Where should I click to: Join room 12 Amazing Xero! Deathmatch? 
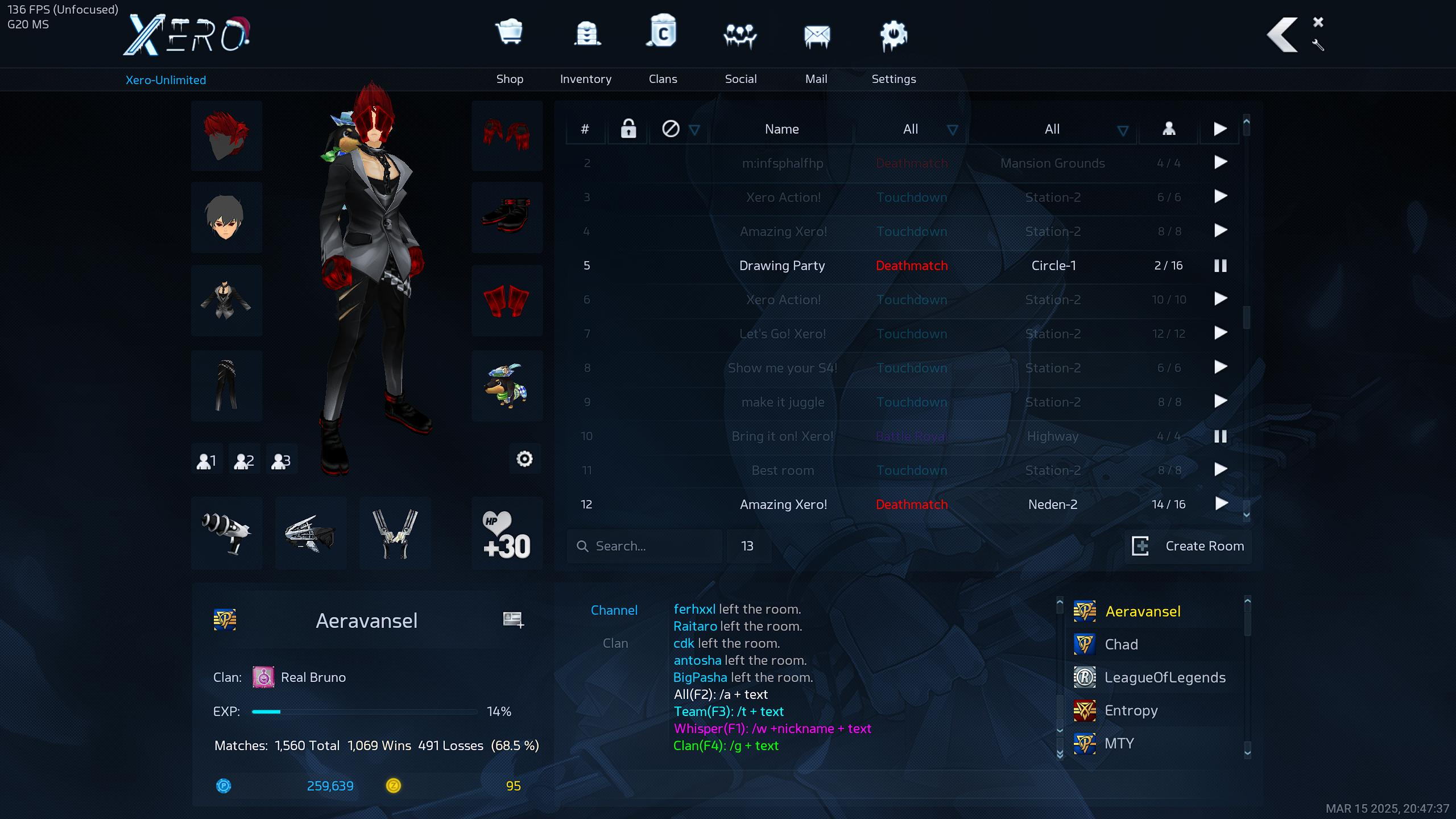coord(1221,504)
